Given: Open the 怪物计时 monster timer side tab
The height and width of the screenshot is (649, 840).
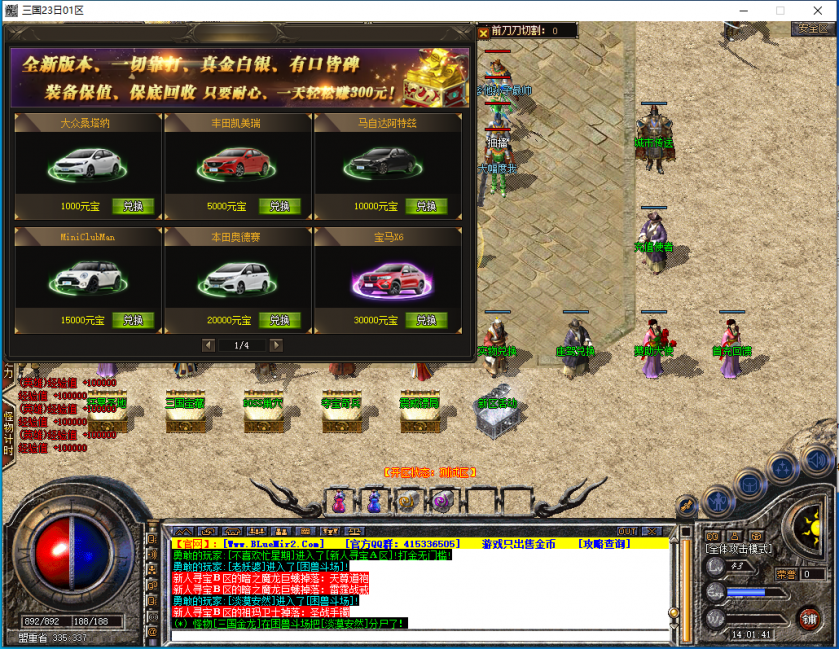Looking at the screenshot, I should click(8, 430).
